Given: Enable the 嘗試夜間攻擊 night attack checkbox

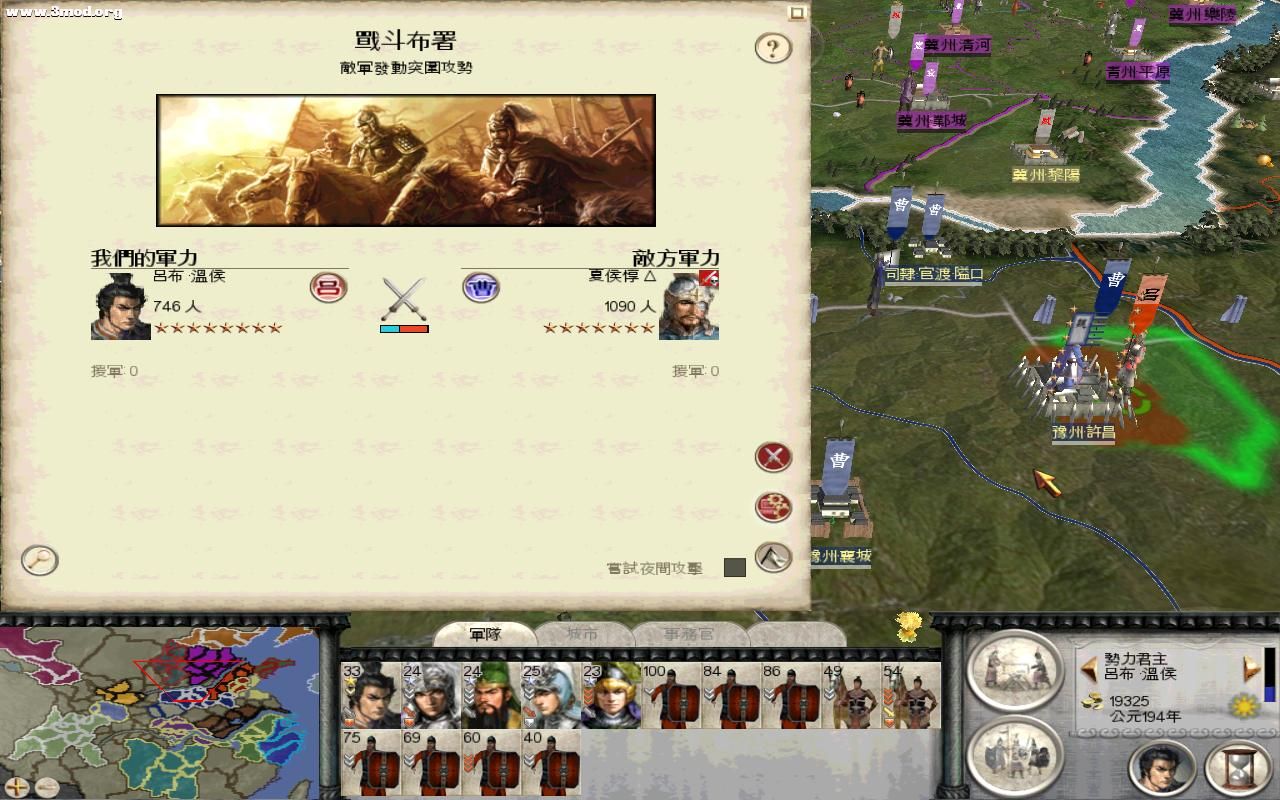Looking at the screenshot, I should (x=737, y=567).
